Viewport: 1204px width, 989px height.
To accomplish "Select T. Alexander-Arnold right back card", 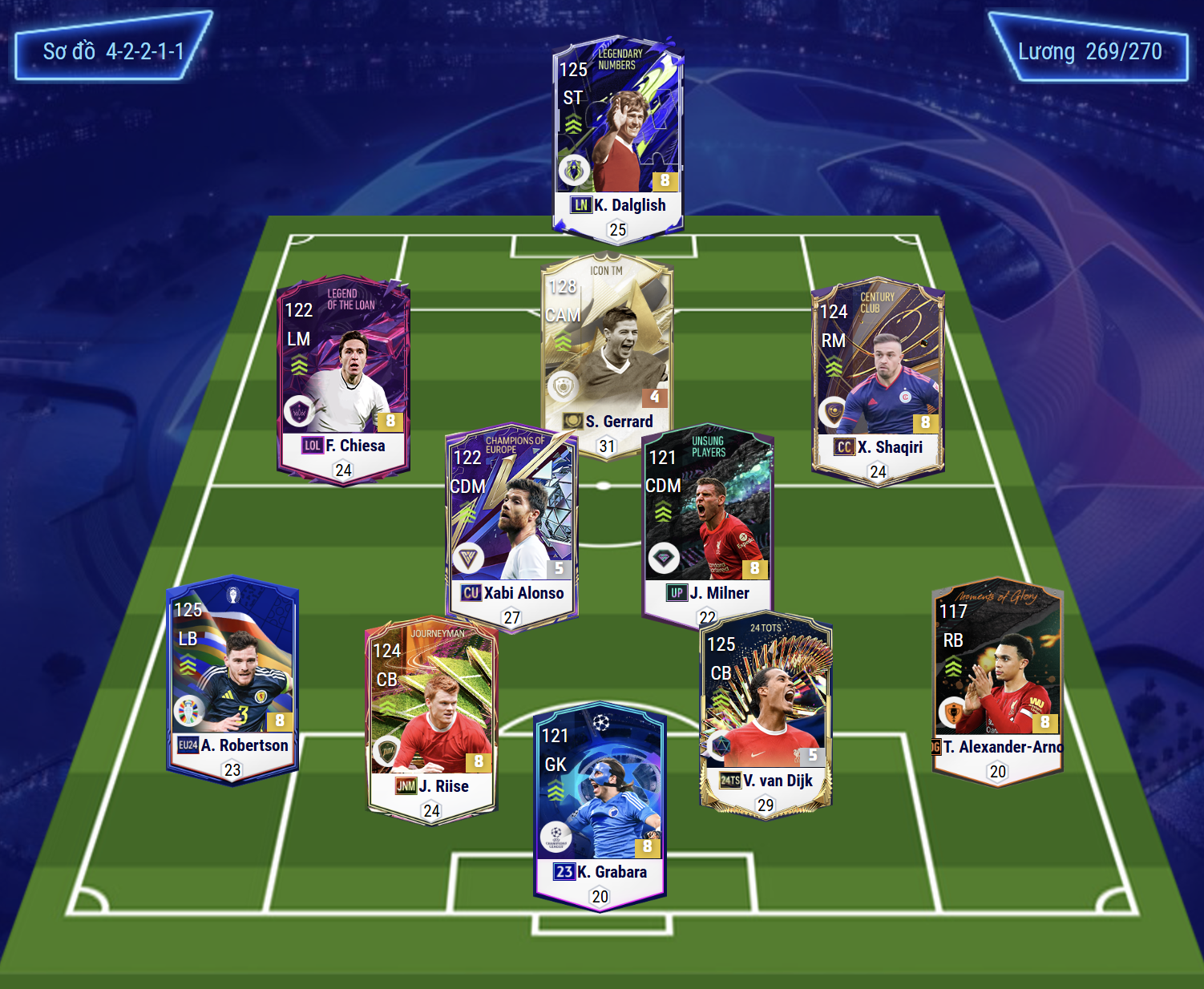I will pos(997,681).
